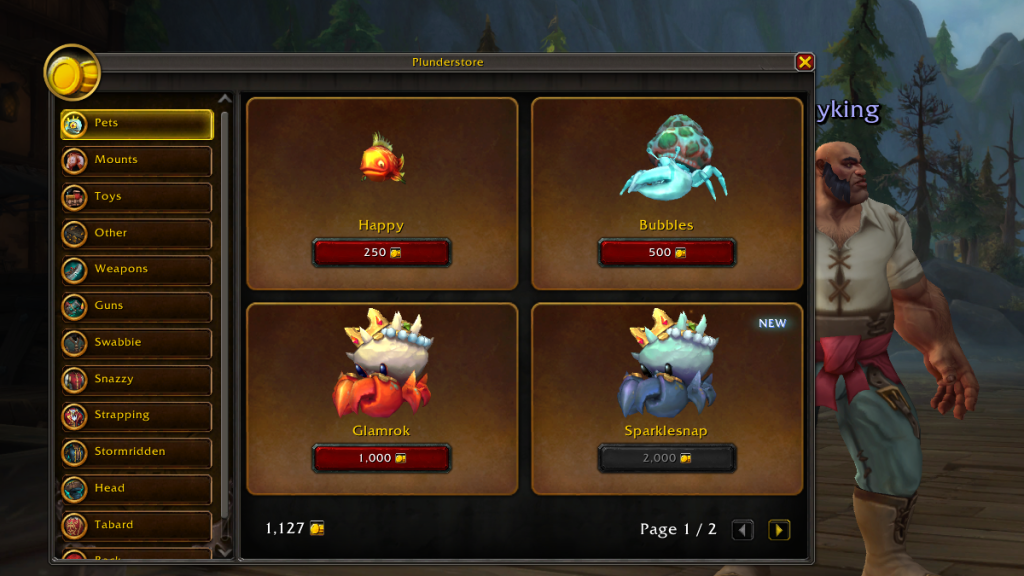Open the Toys category
1024x576 pixels.
coord(136,197)
